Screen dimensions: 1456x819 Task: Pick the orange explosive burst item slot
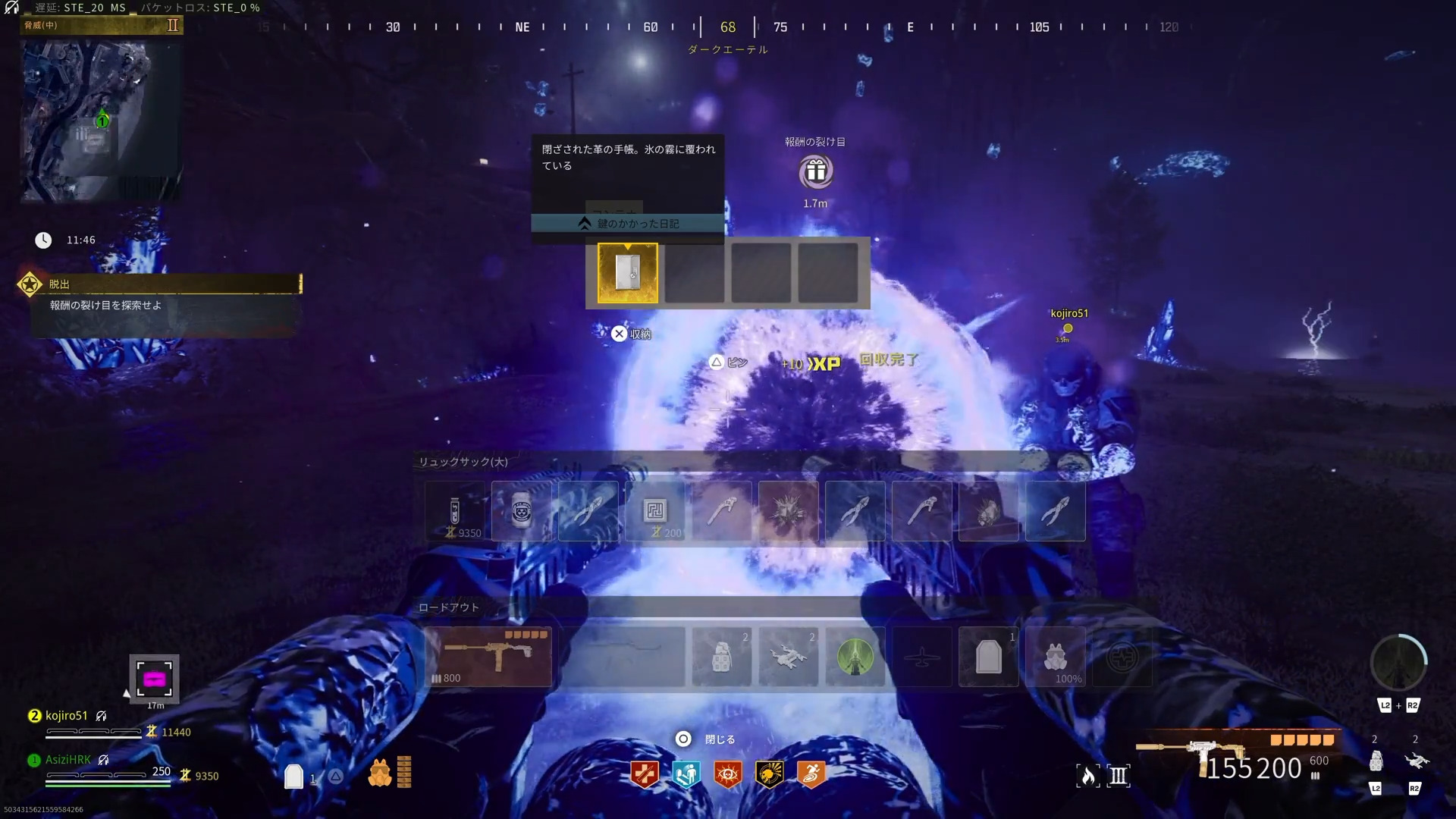[789, 511]
